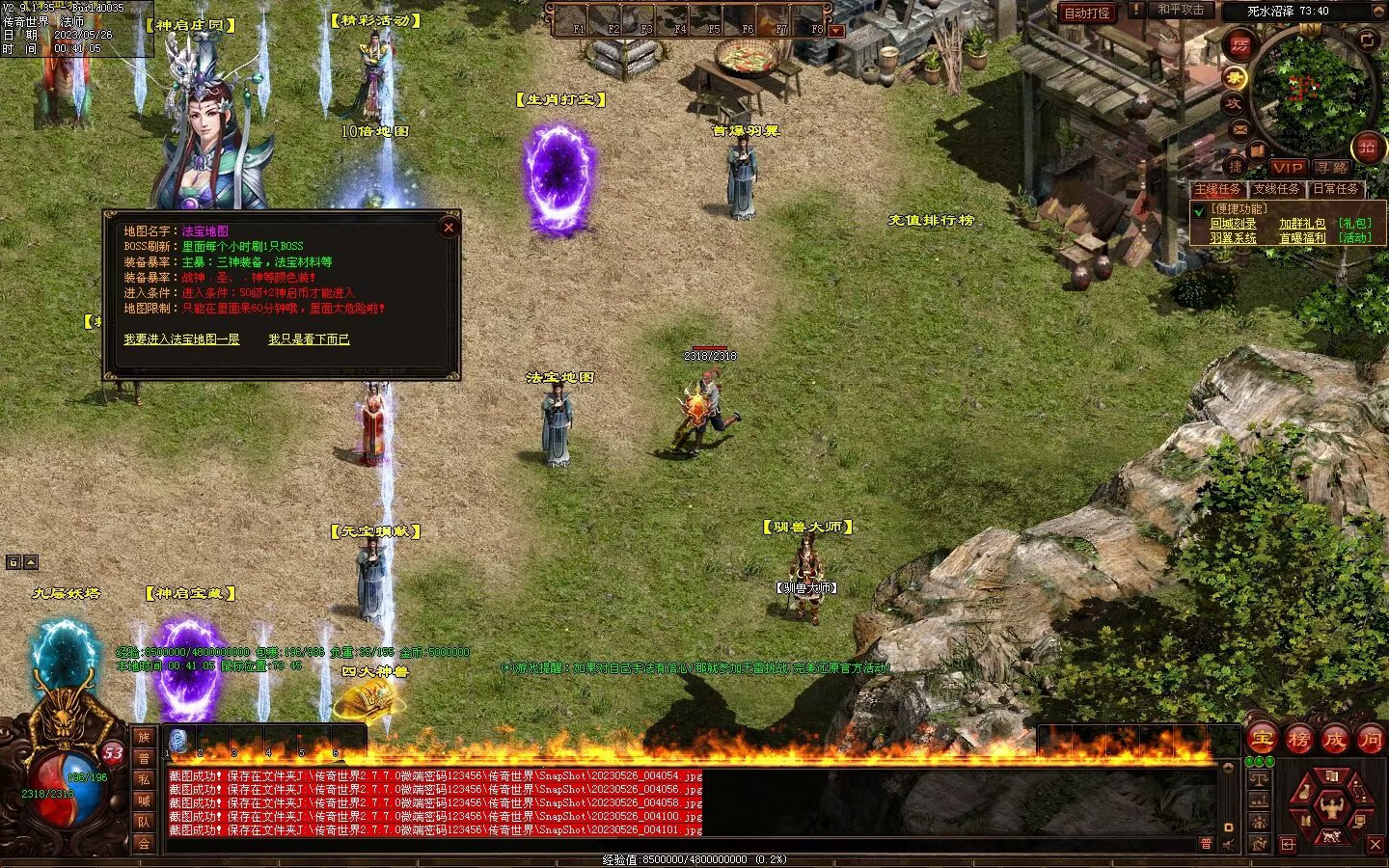
Task: Open the 羽翼系统 wings link
Action: [x=1234, y=238]
